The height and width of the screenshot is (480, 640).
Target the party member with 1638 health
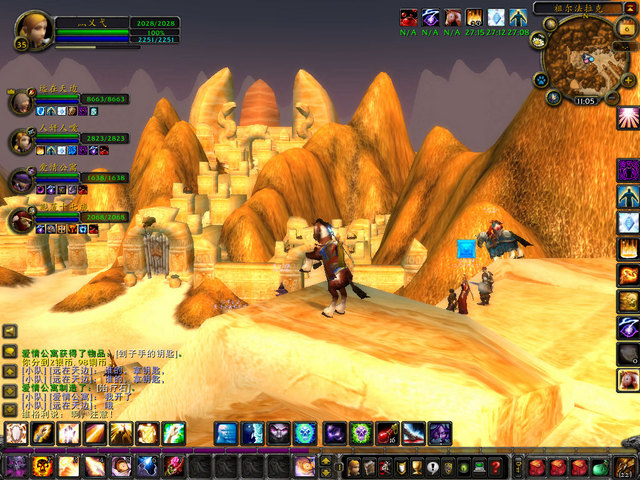[21, 180]
